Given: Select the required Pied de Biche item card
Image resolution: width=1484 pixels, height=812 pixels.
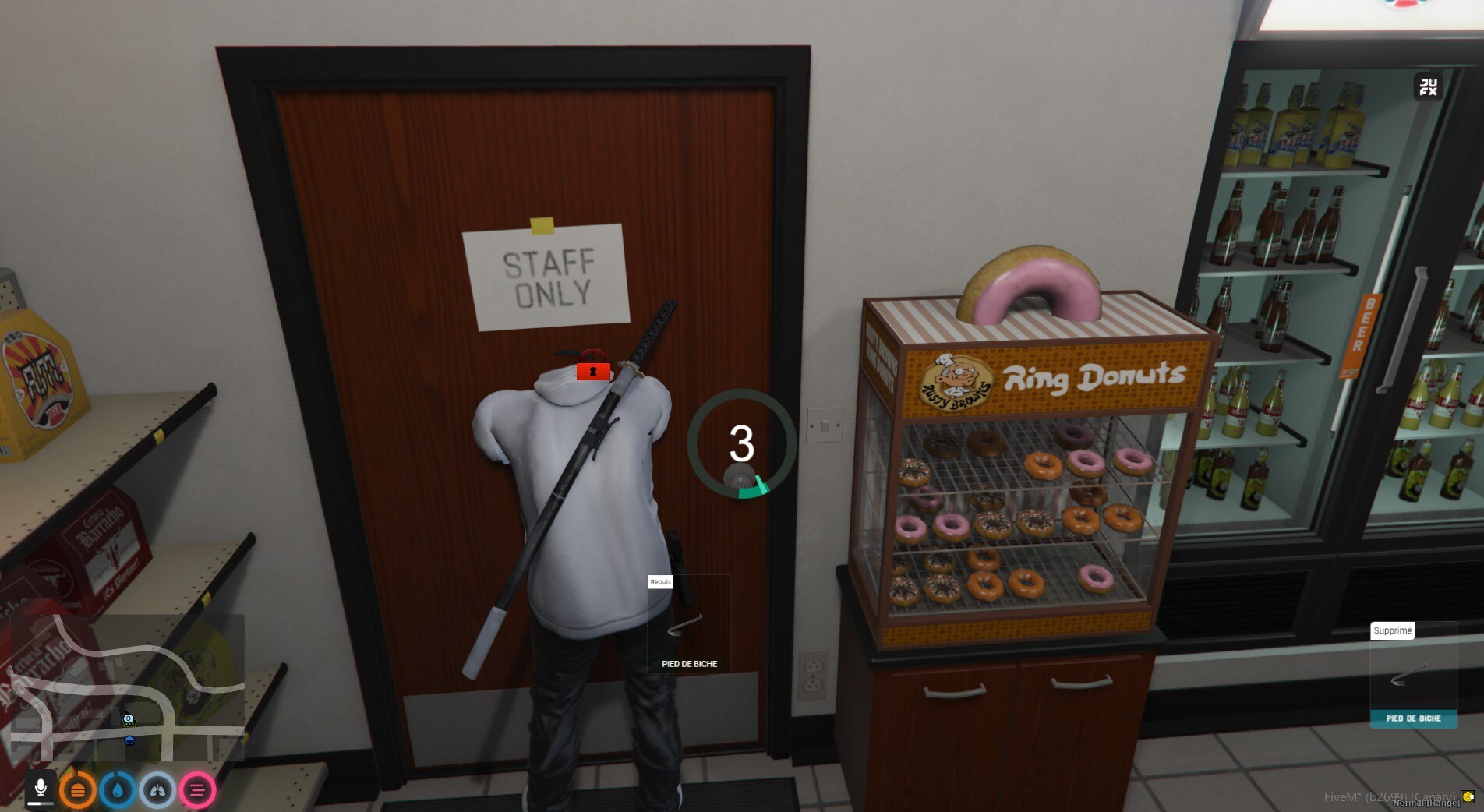Looking at the screenshot, I should pos(689,624).
